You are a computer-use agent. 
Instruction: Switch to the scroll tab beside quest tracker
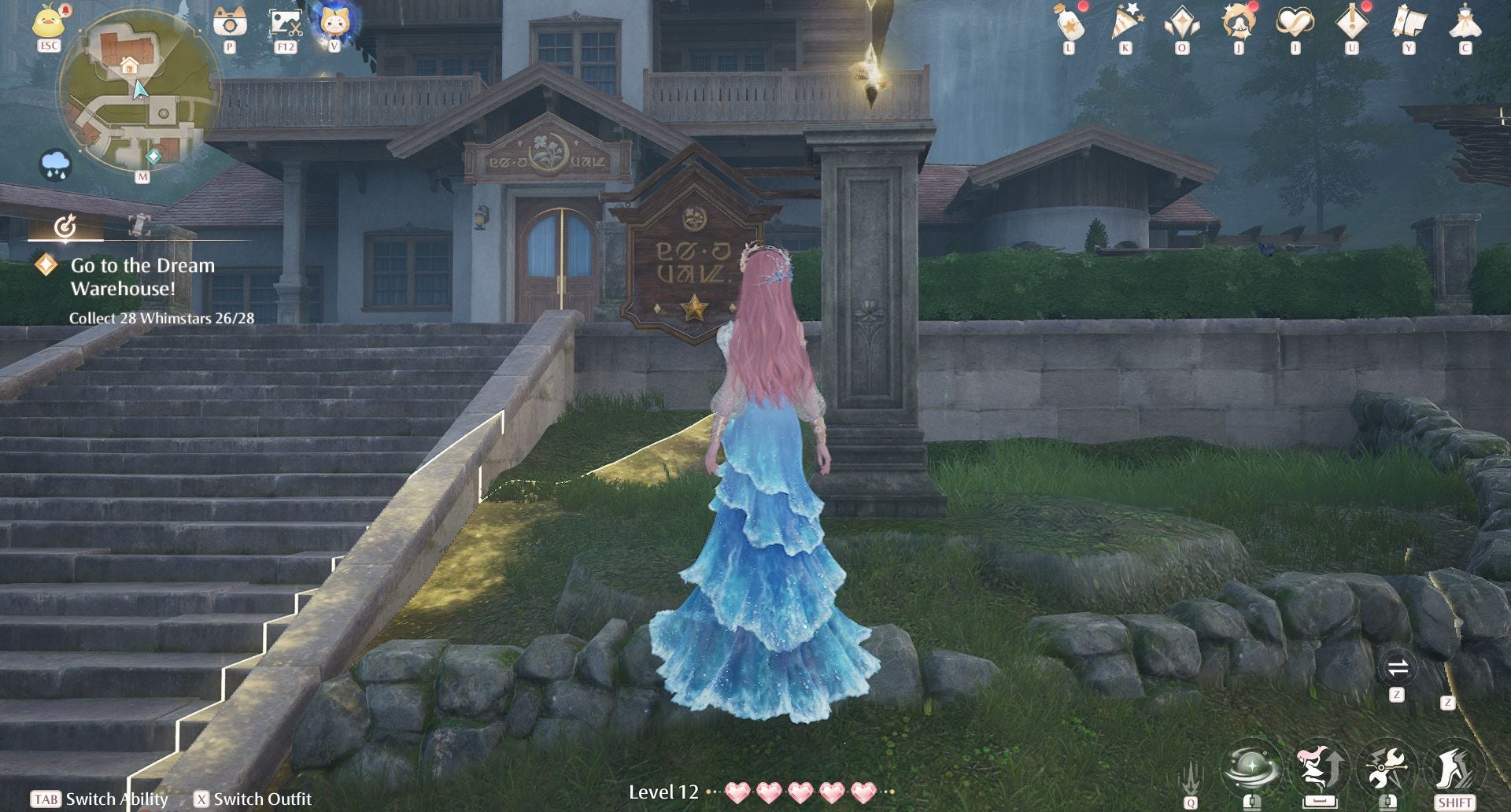(x=139, y=226)
